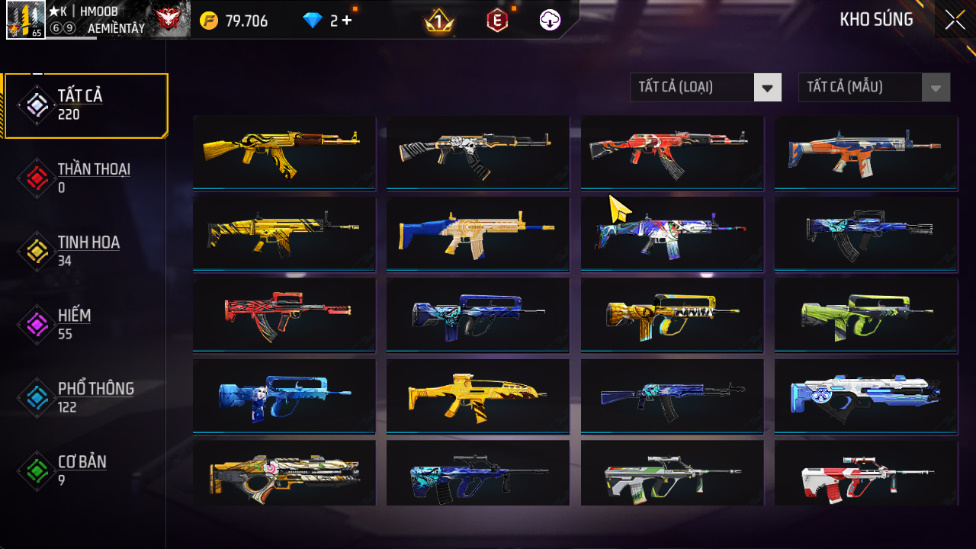Show the Hiếm weapon category
Viewport: 976px width, 549px height.
pyautogui.click(x=85, y=324)
